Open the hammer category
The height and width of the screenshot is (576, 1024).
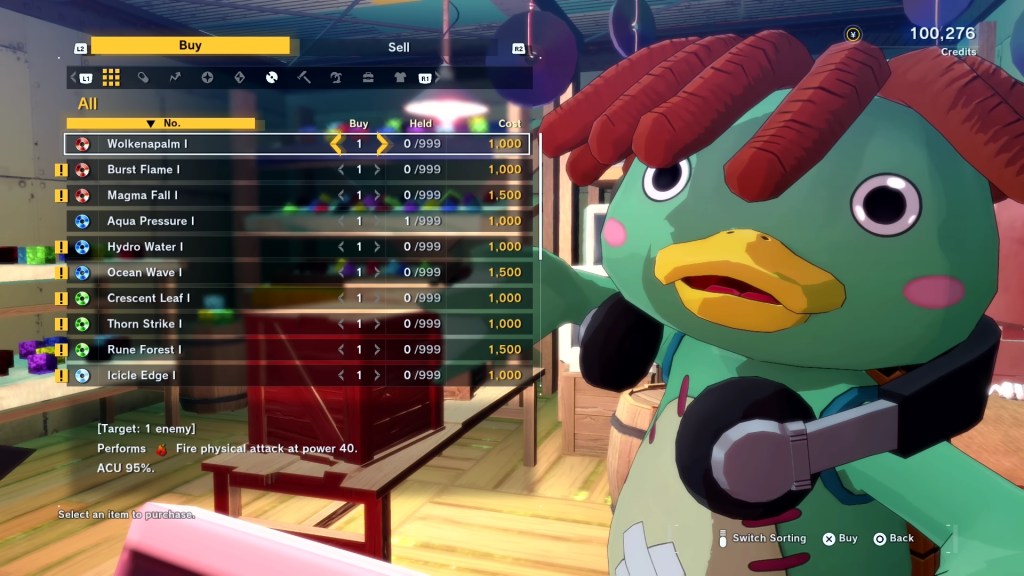pos(303,77)
